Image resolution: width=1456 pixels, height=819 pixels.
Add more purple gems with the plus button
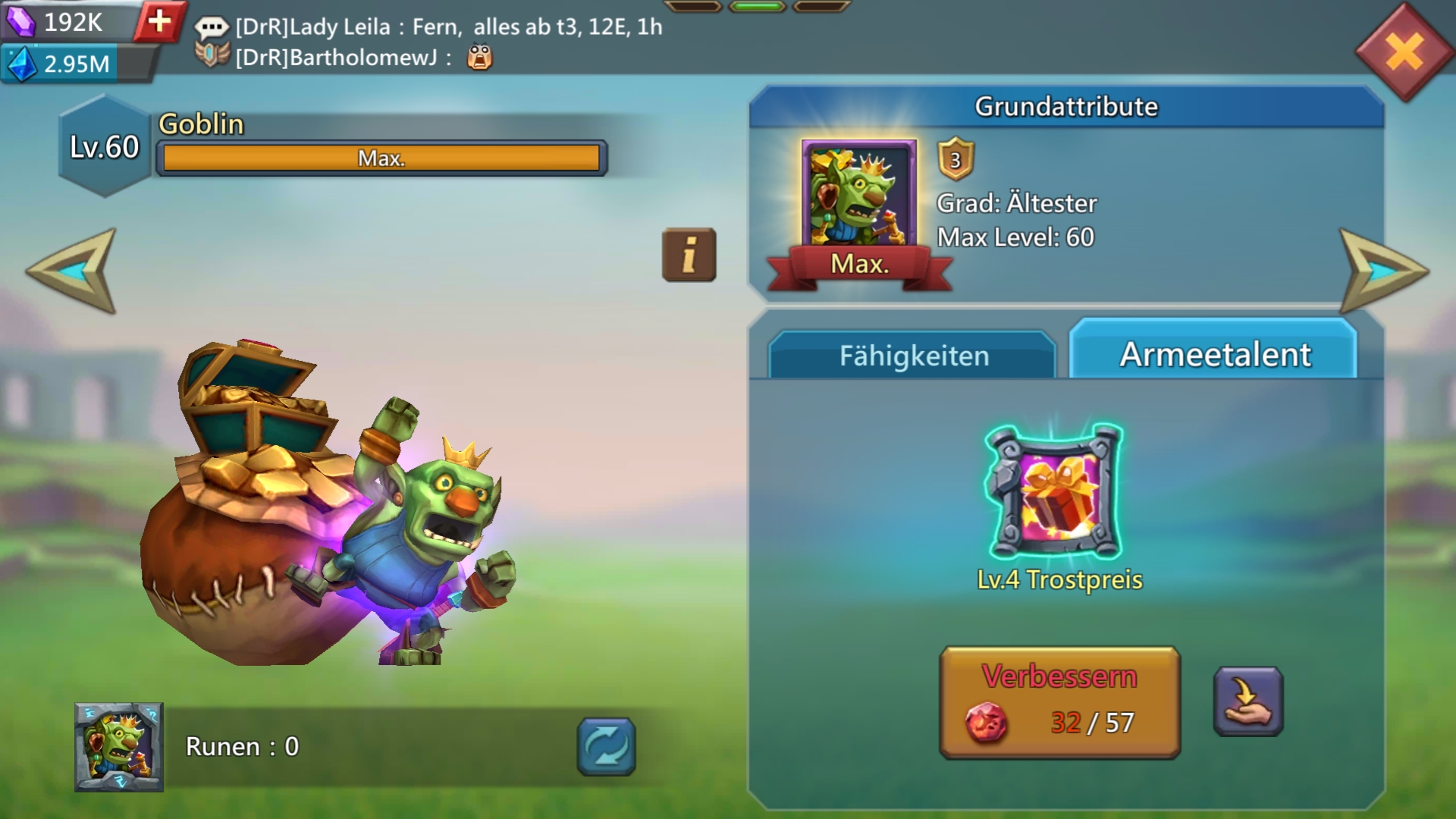(159, 21)
